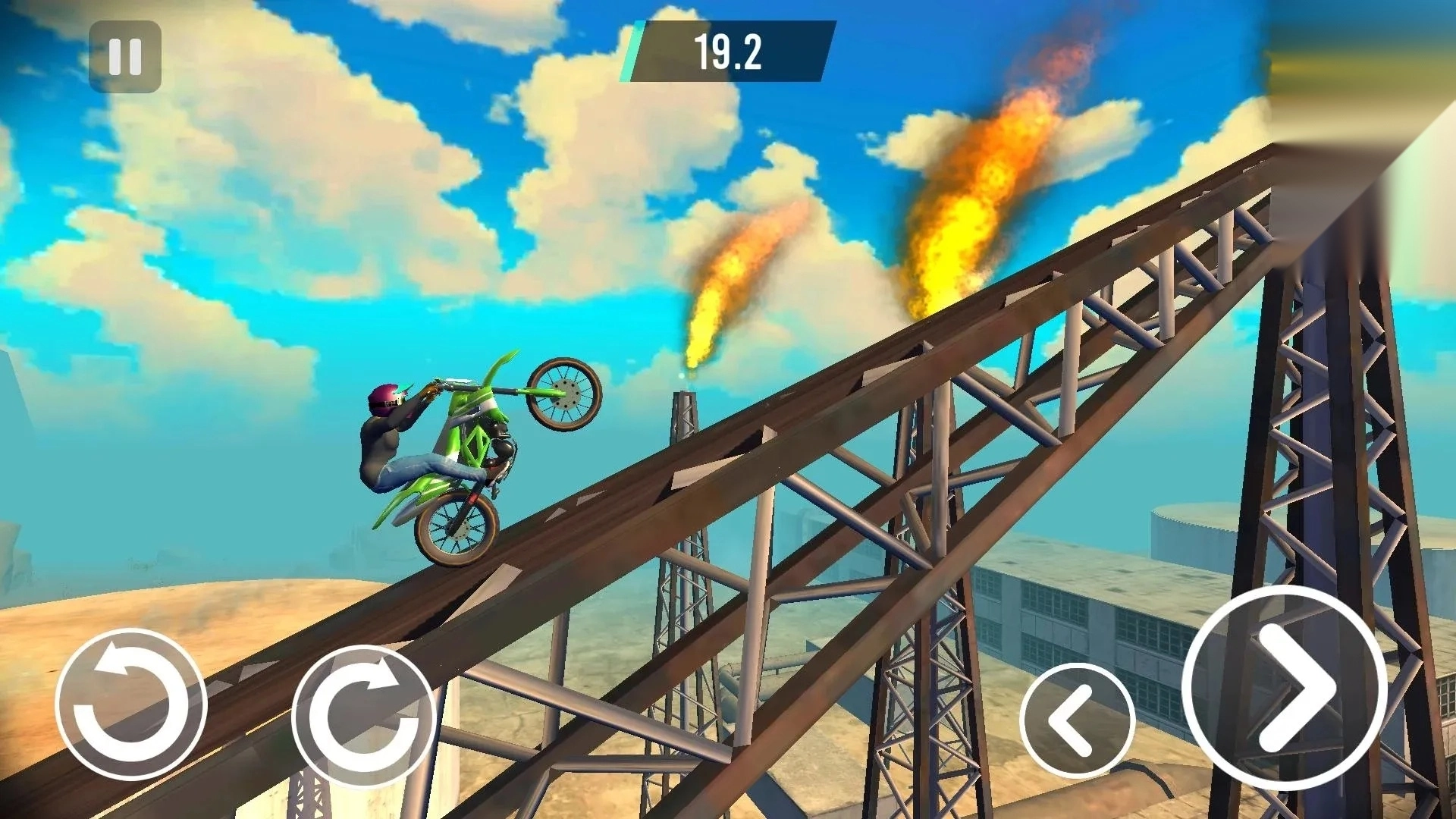The image size is (1456, 819).
Task: Hit the left arrow brake button
Action: pos(1077,720)
